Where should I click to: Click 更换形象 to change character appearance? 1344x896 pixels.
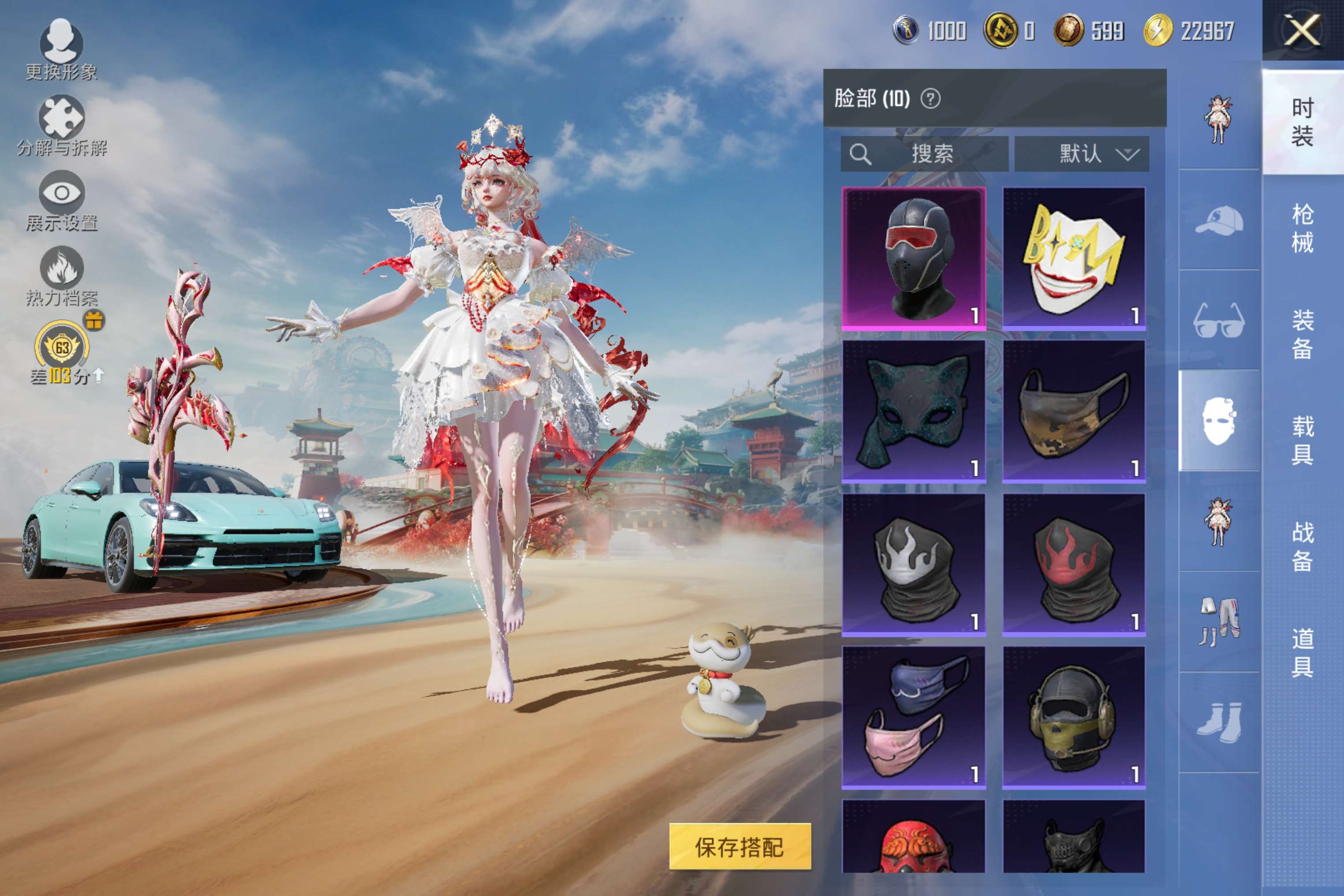pos(61,49)
